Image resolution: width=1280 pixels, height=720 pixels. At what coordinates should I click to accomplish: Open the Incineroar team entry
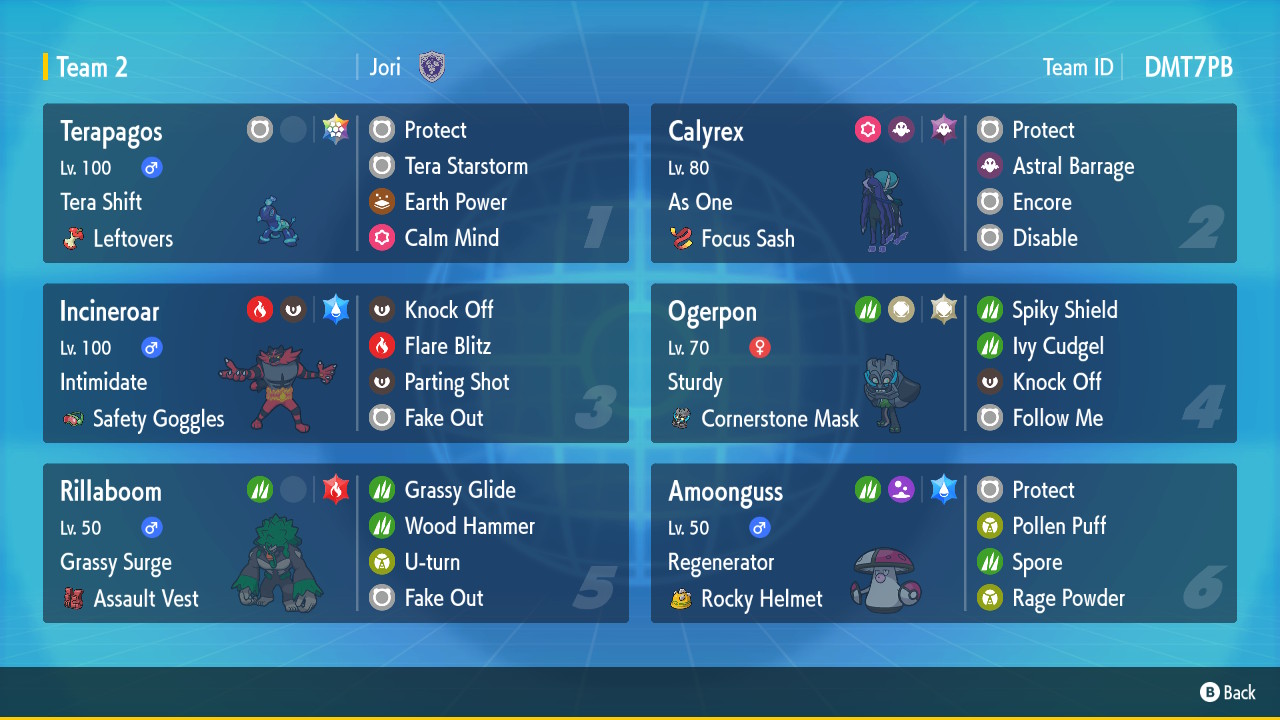[x=335, y=363]
